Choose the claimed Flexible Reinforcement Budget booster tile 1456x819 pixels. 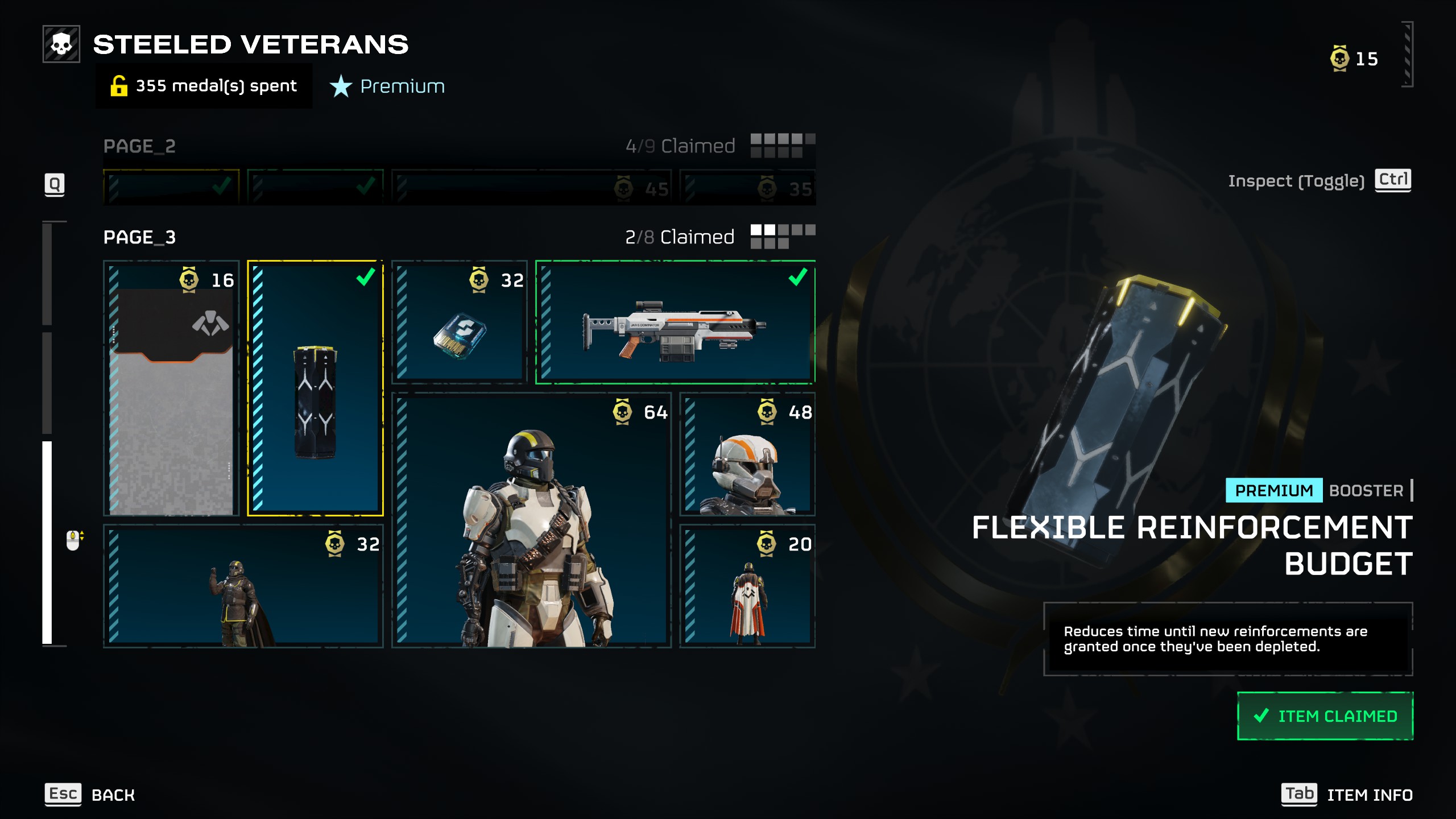(x=316, y=388)
